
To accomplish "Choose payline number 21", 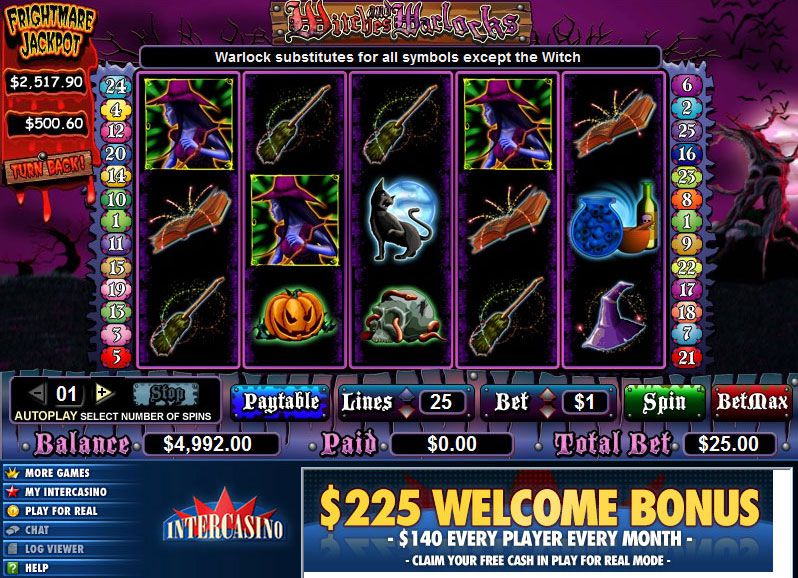I will pos(686,357).
